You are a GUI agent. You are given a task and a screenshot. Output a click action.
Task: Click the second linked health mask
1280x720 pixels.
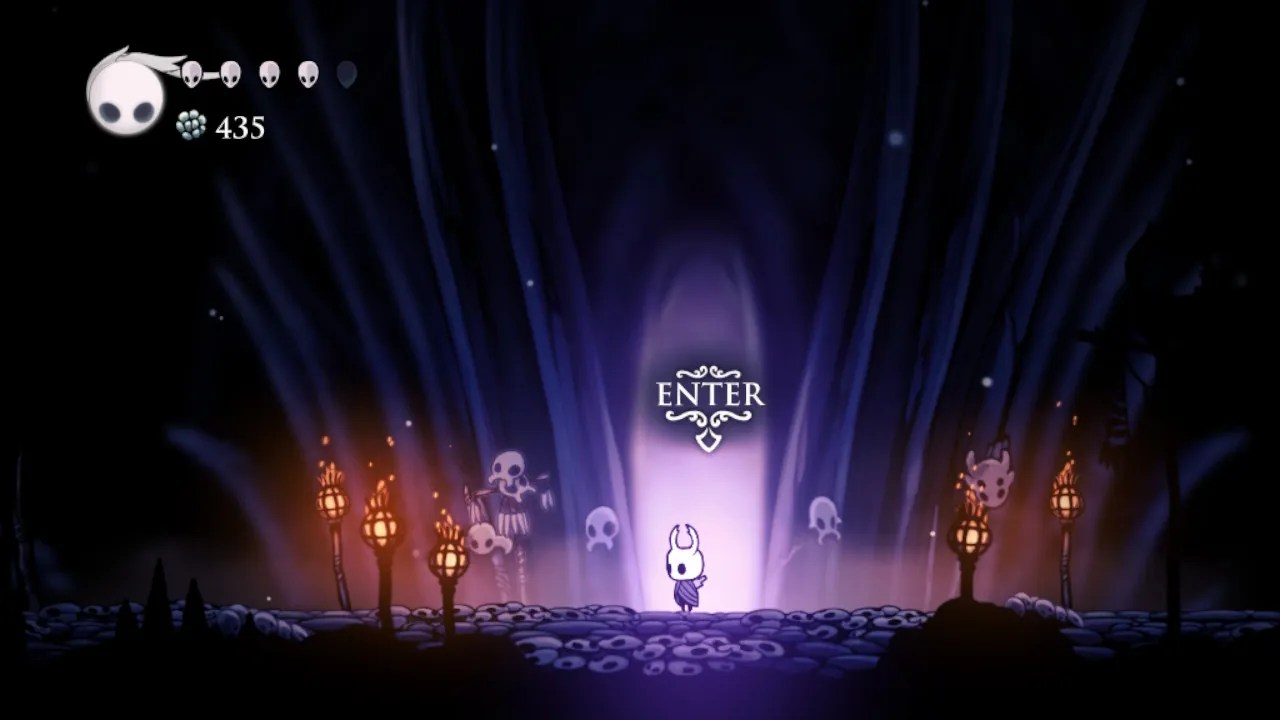click(x=230, y=72)
